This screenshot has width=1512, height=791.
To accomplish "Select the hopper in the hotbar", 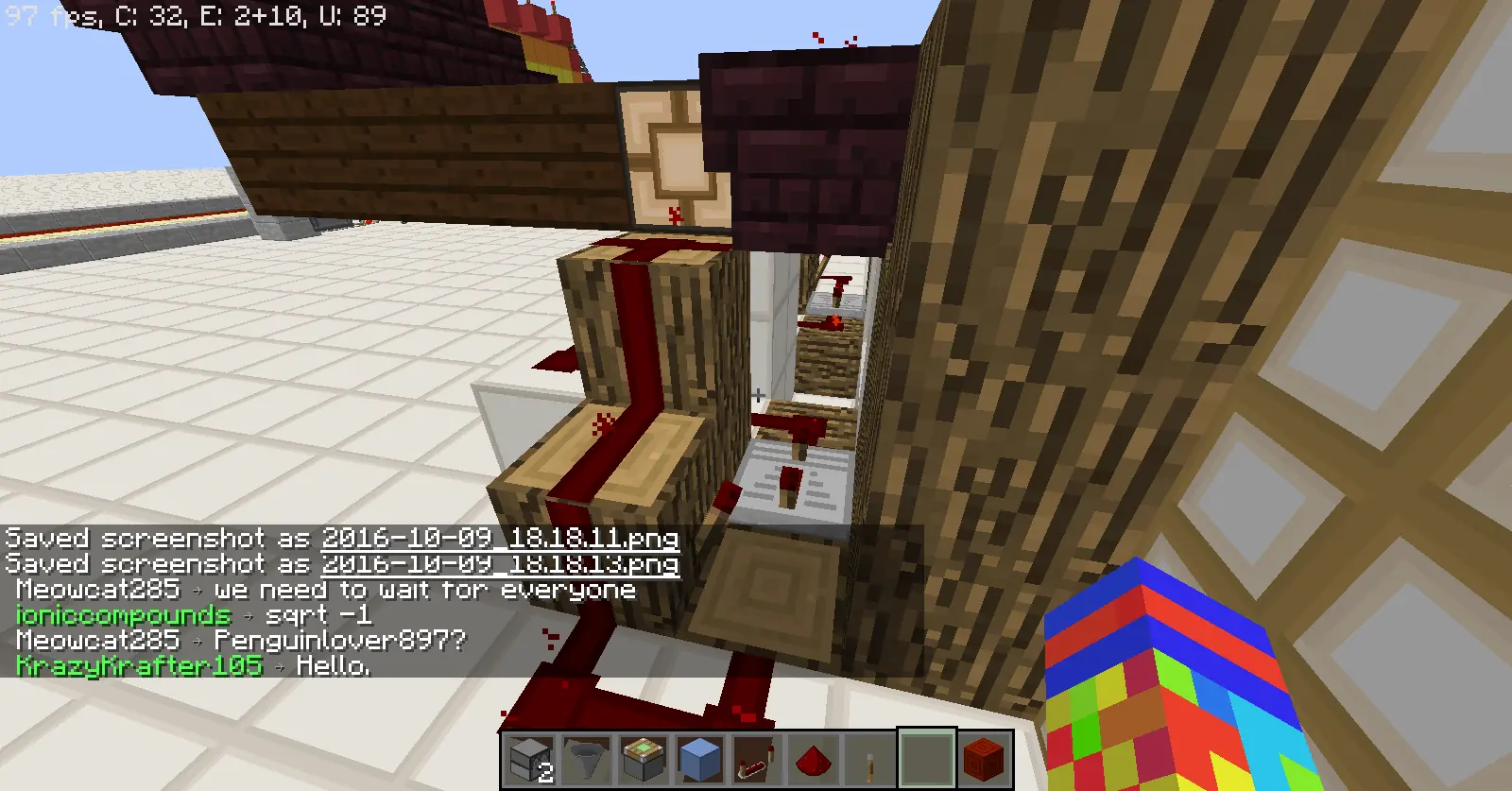I will (x=586, y=758).
